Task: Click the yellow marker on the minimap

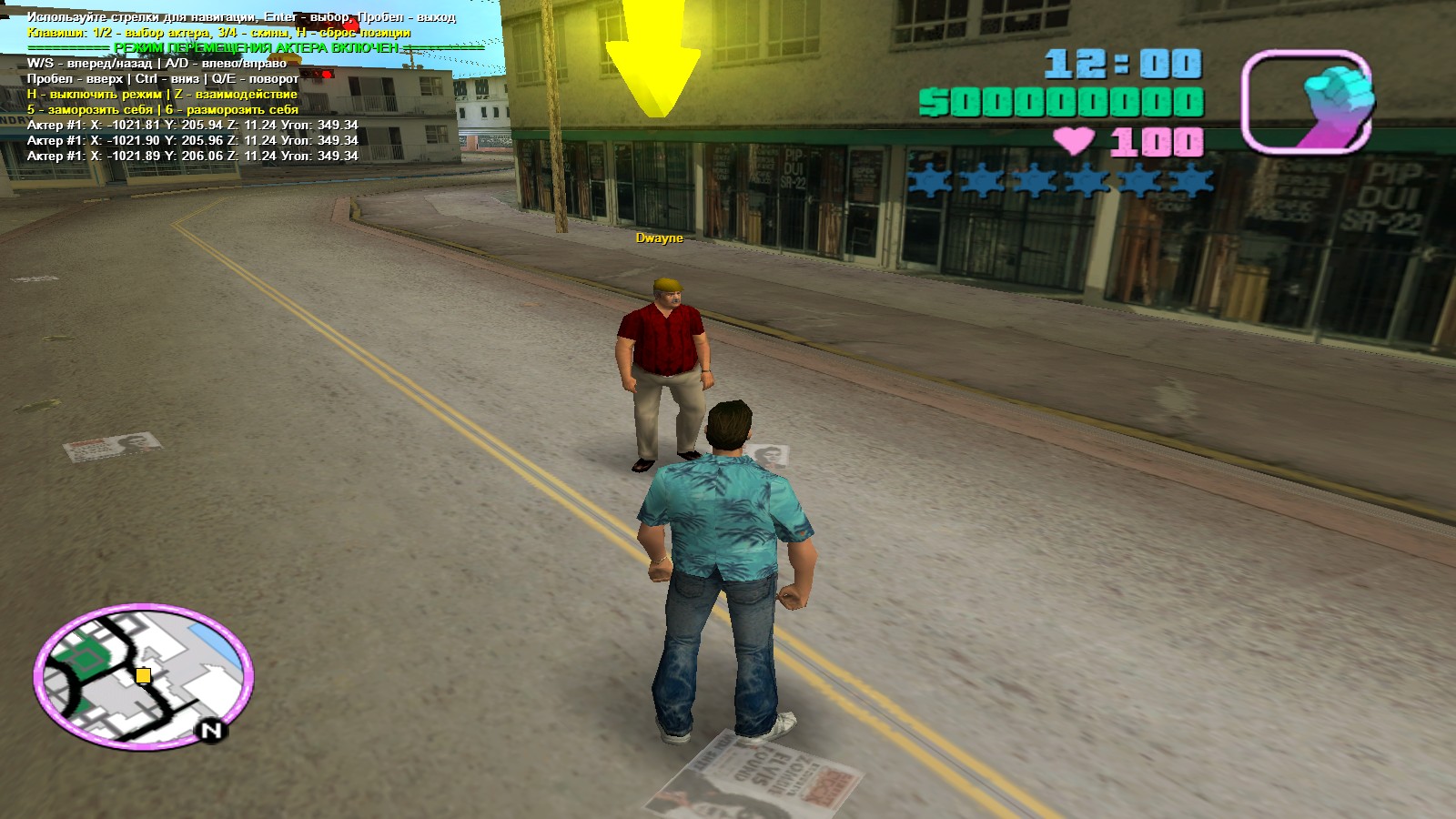Action: pyautogui.click(x=143, y=675)
